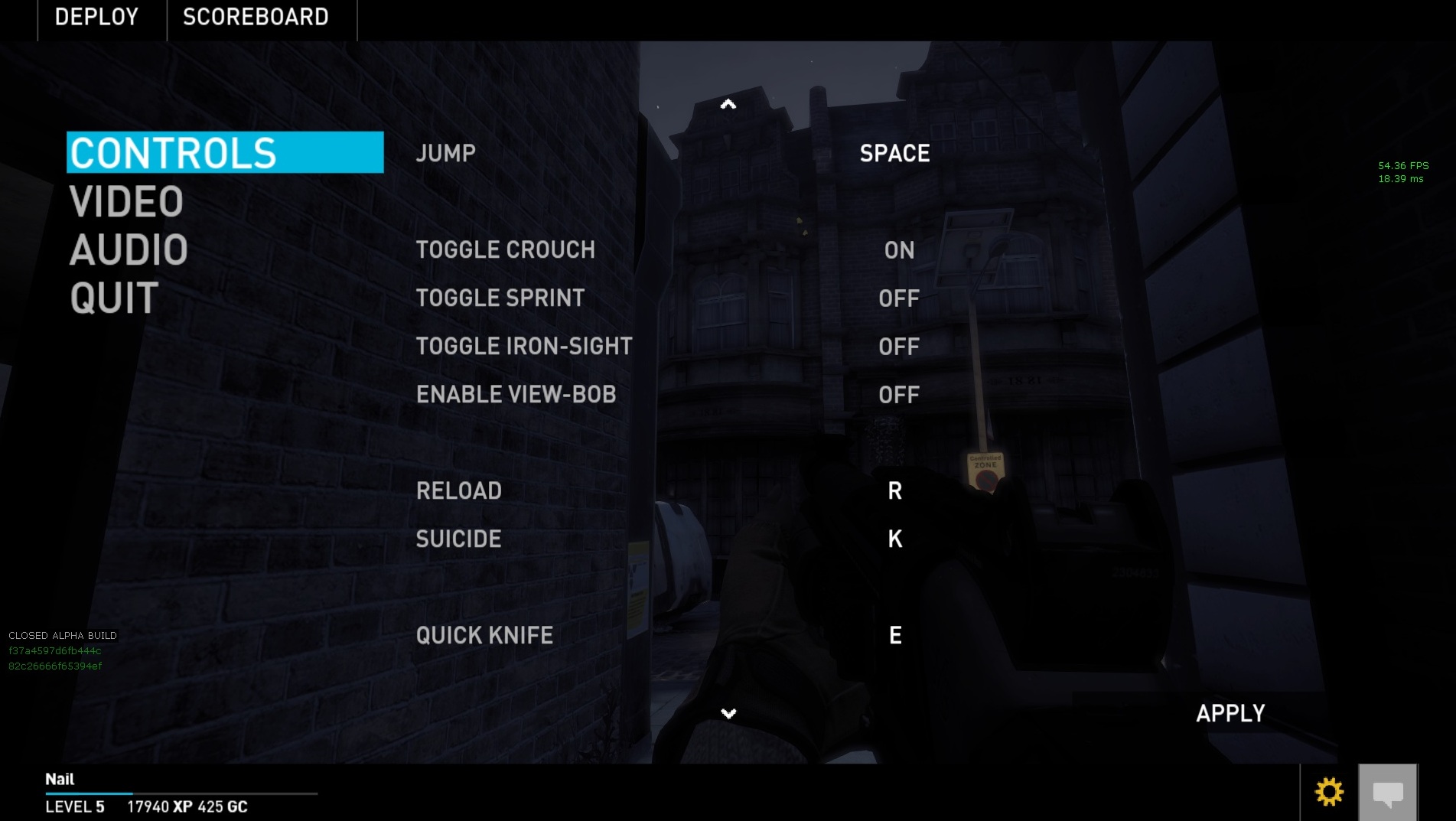Open the Video settings section

point(126,202)
